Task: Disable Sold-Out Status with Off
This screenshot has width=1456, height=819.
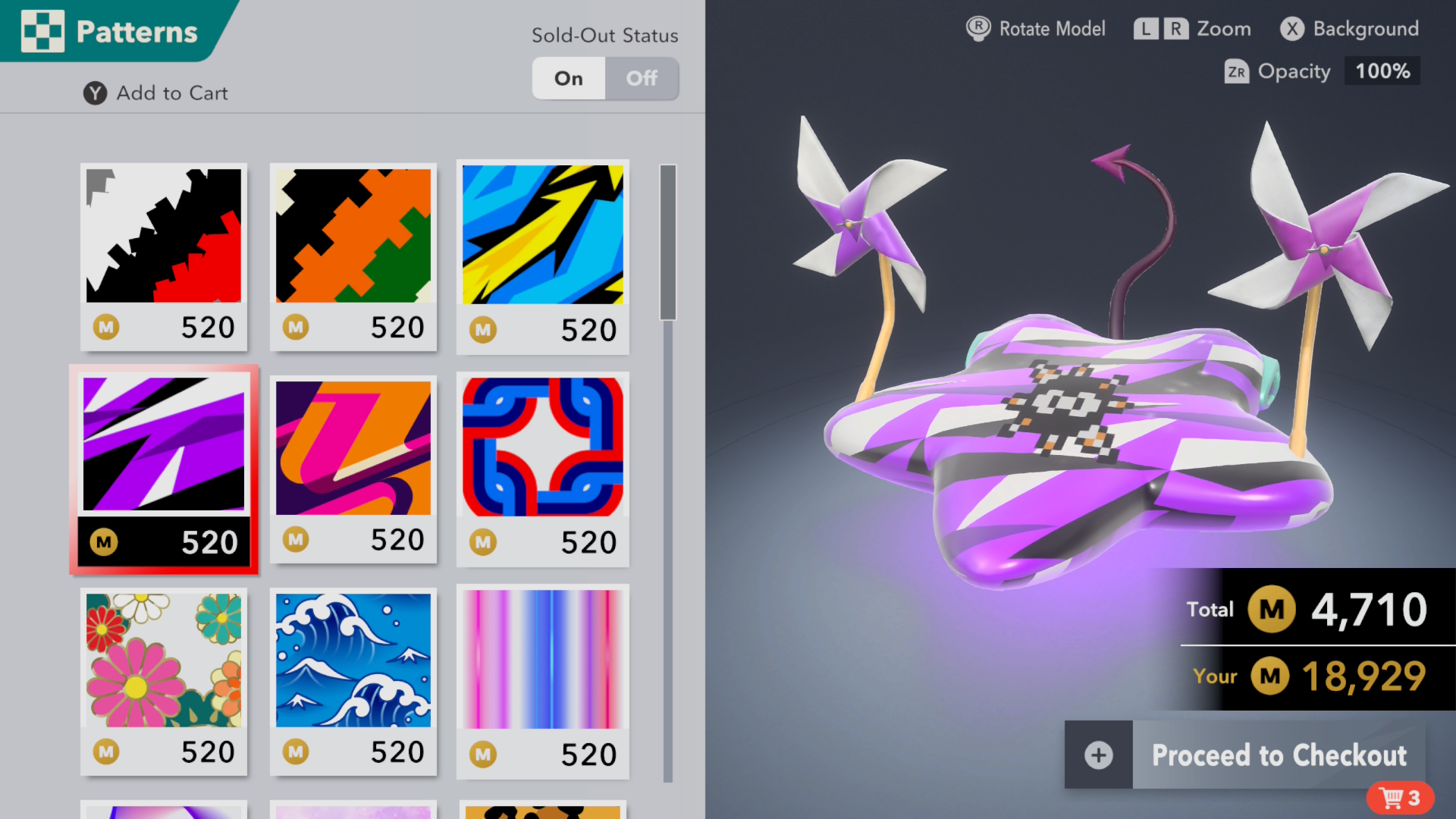Action: click(x=642, y=78)
